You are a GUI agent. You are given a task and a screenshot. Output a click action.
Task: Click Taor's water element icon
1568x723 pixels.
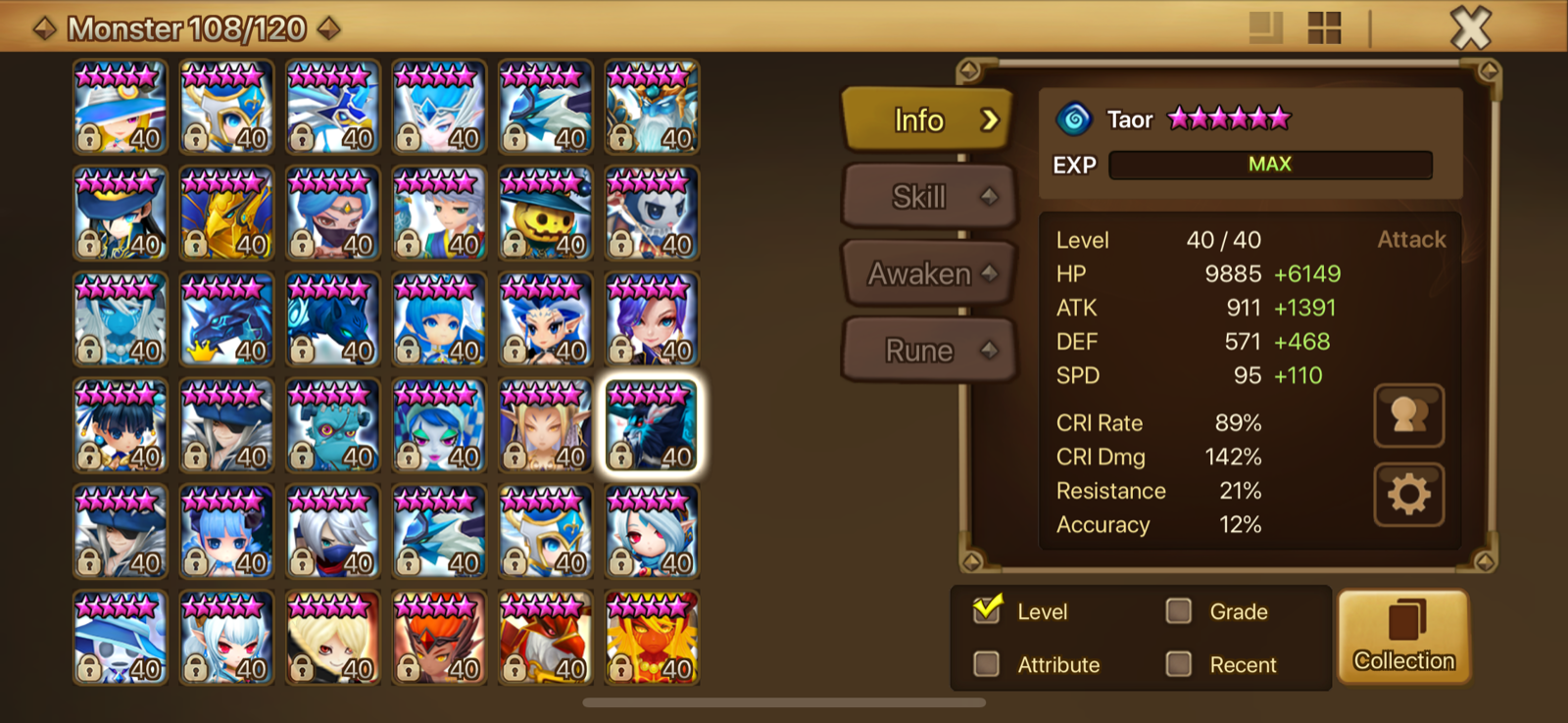point(1076,118)
